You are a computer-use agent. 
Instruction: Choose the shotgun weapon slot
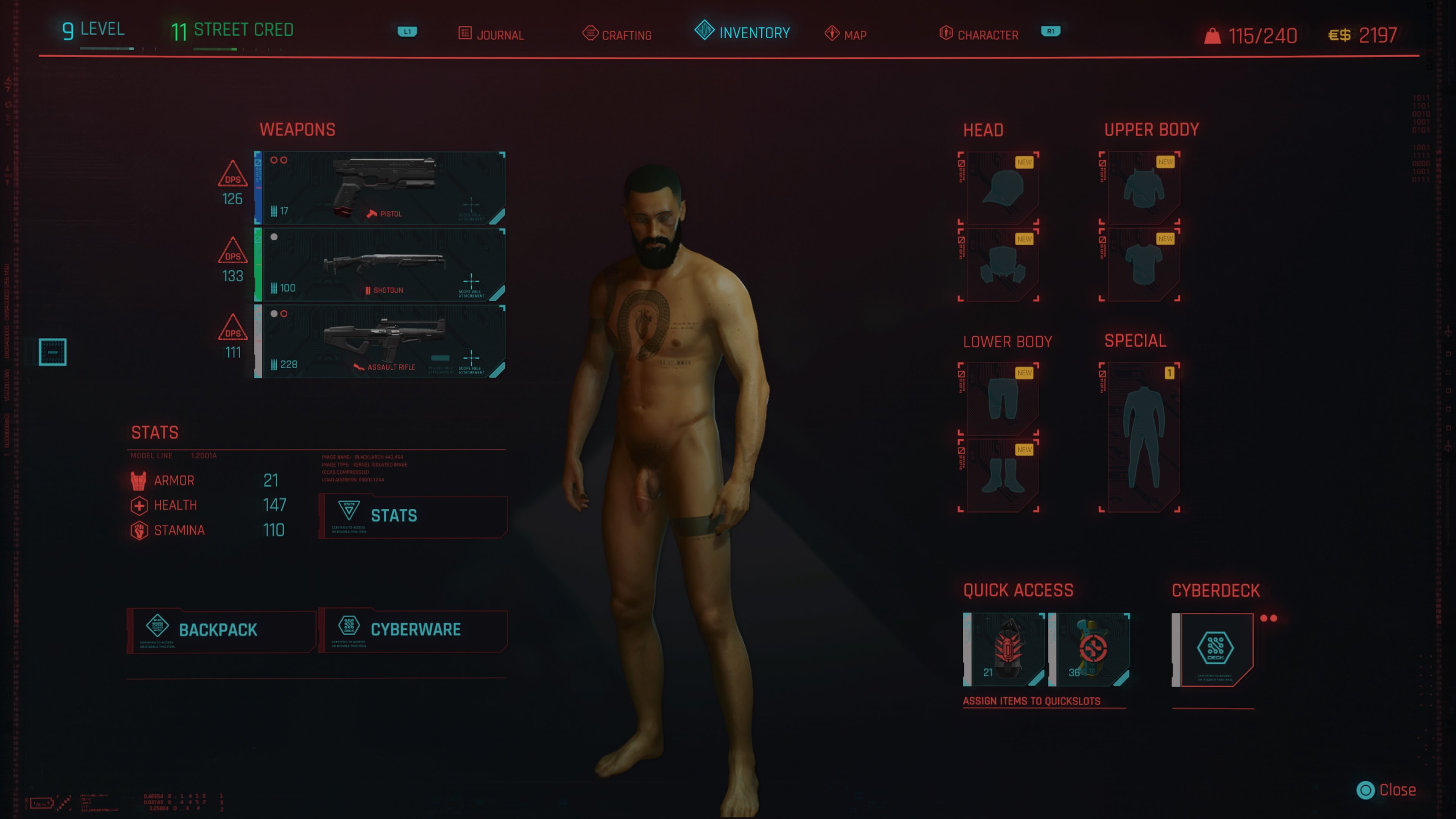click(380, 265)
